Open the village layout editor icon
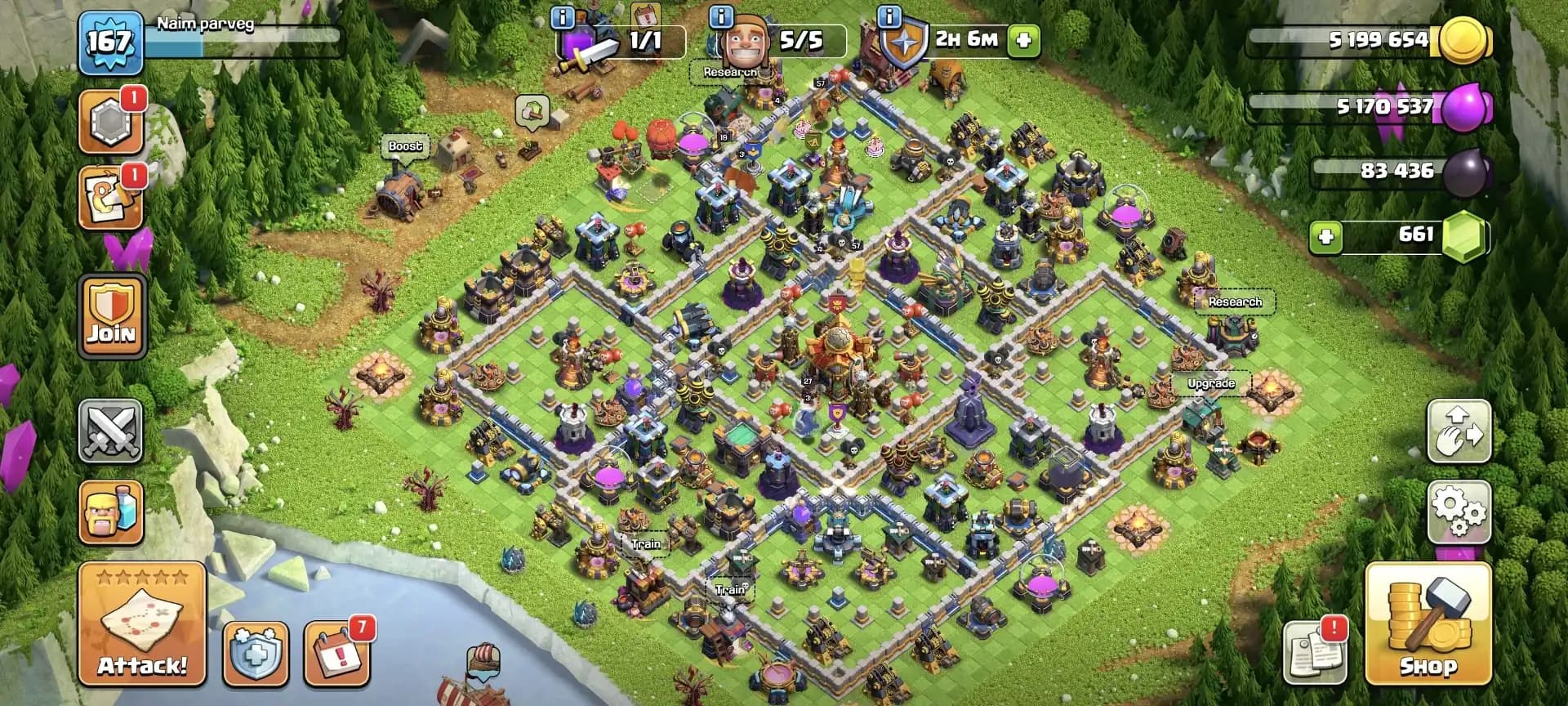Screen dimensions: 1568x706 tap(1459, 431)
